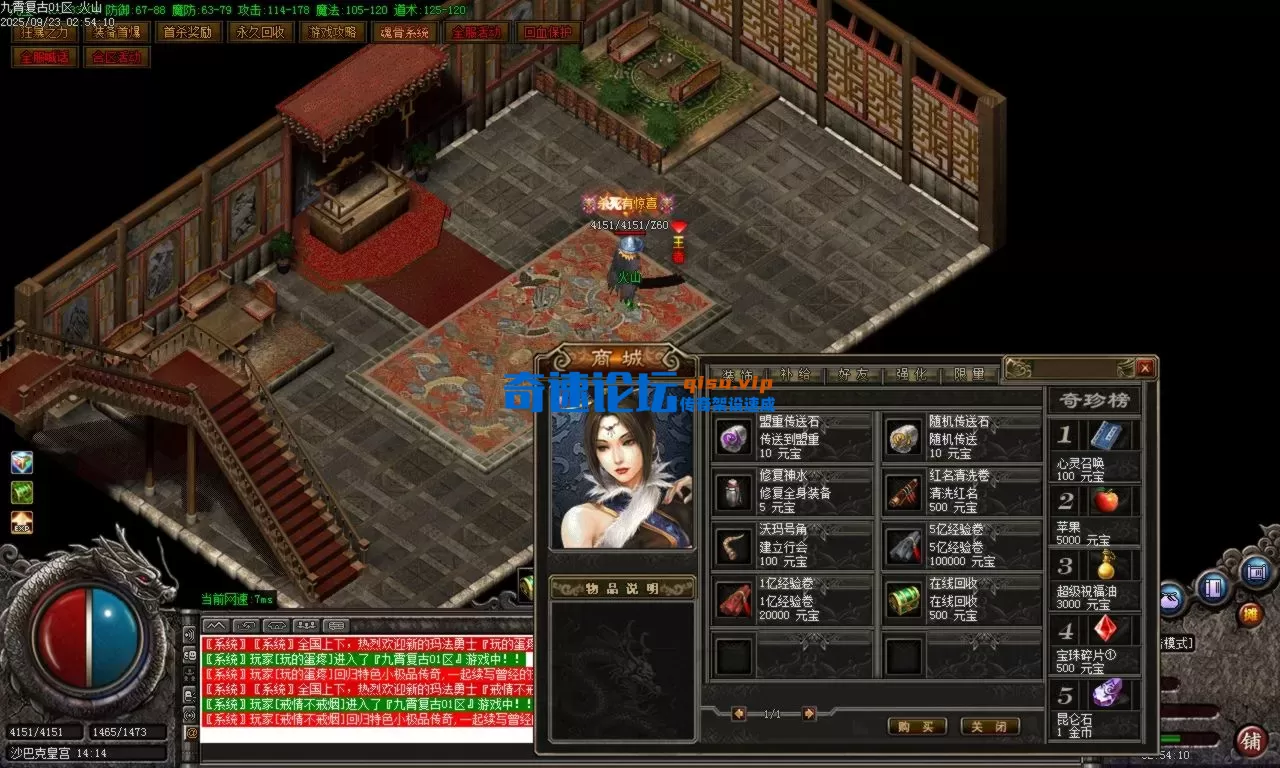The image size is (1280, 768).
Task: Click the 购买 (buy) button
Action: (x=916, y=727)
